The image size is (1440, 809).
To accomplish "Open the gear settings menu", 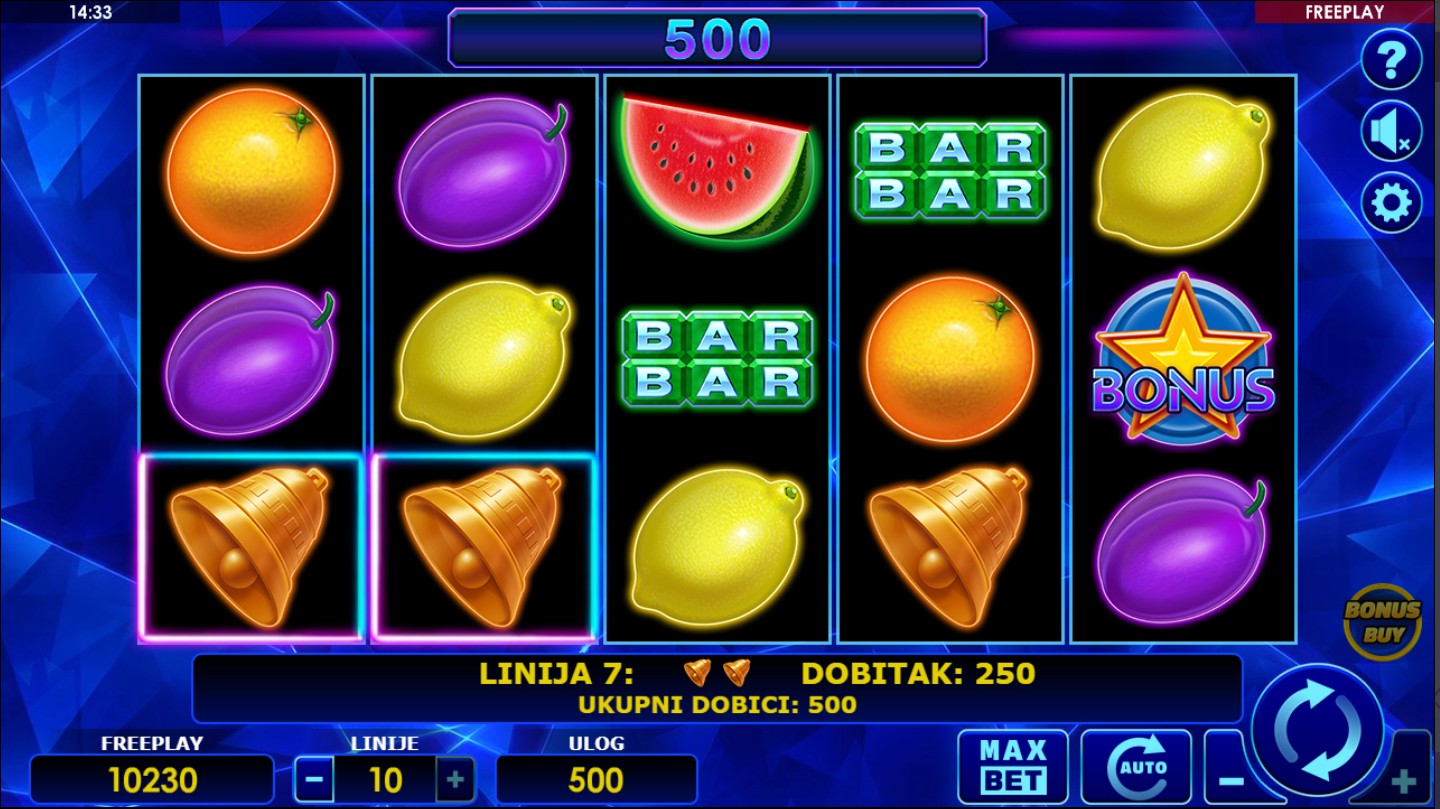I will pyautogui.click(x=1391, y=203).
